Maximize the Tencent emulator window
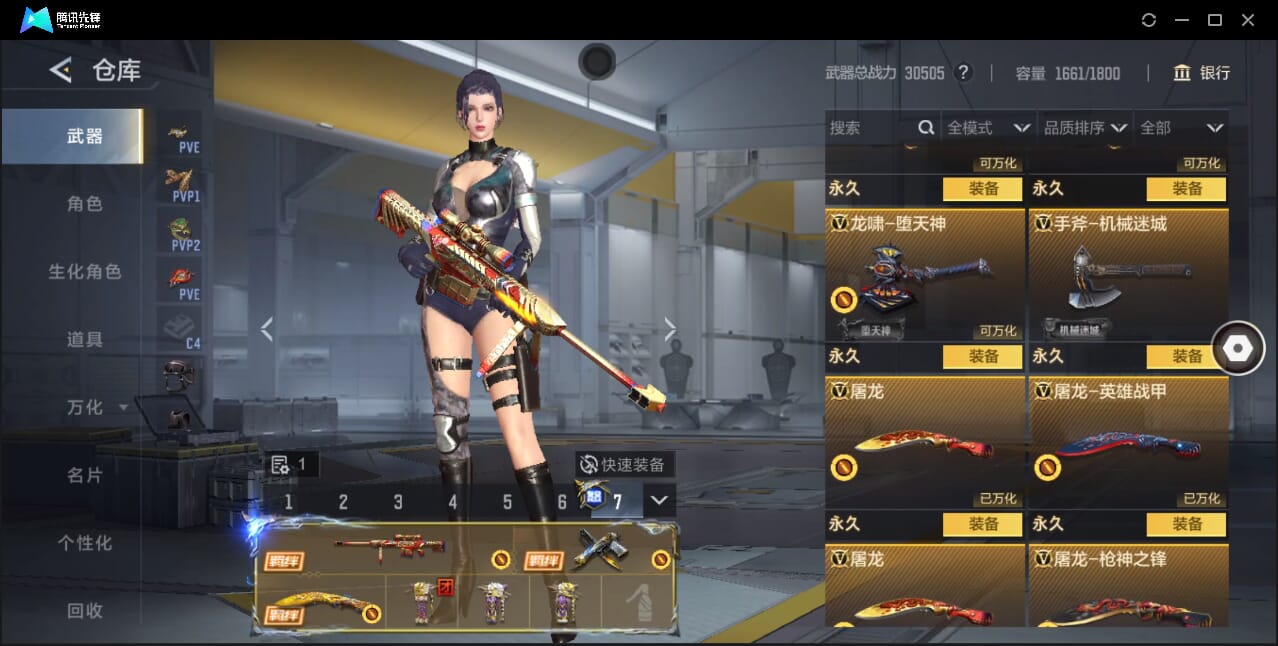The width and height of the screenshot is (1278, 646). 1215,20
